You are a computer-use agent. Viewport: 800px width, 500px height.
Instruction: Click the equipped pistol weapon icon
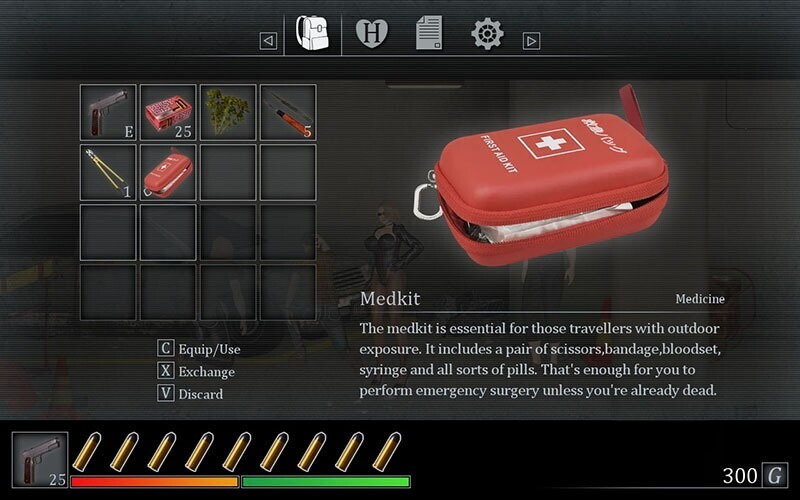[40, 460]
